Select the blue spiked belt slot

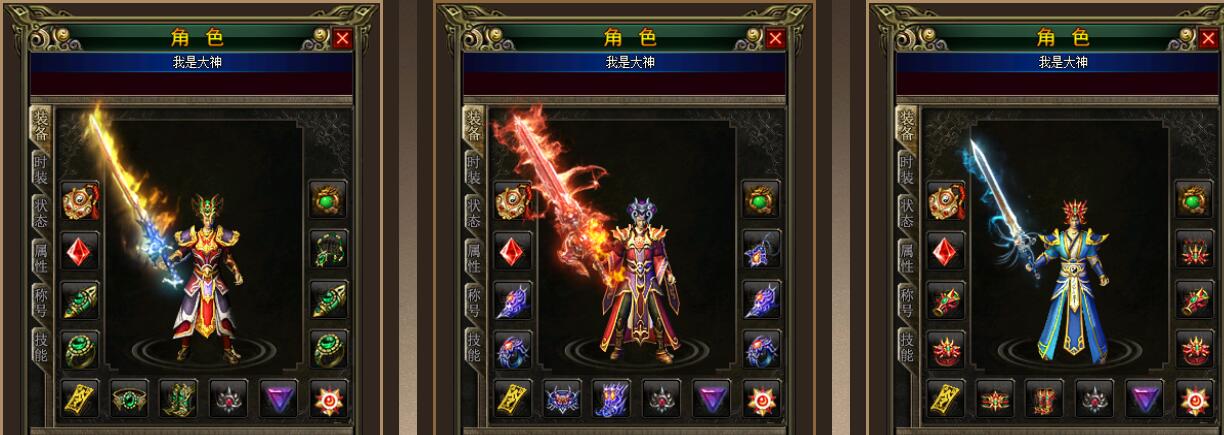pyautogui.click(x=562, y=398)
